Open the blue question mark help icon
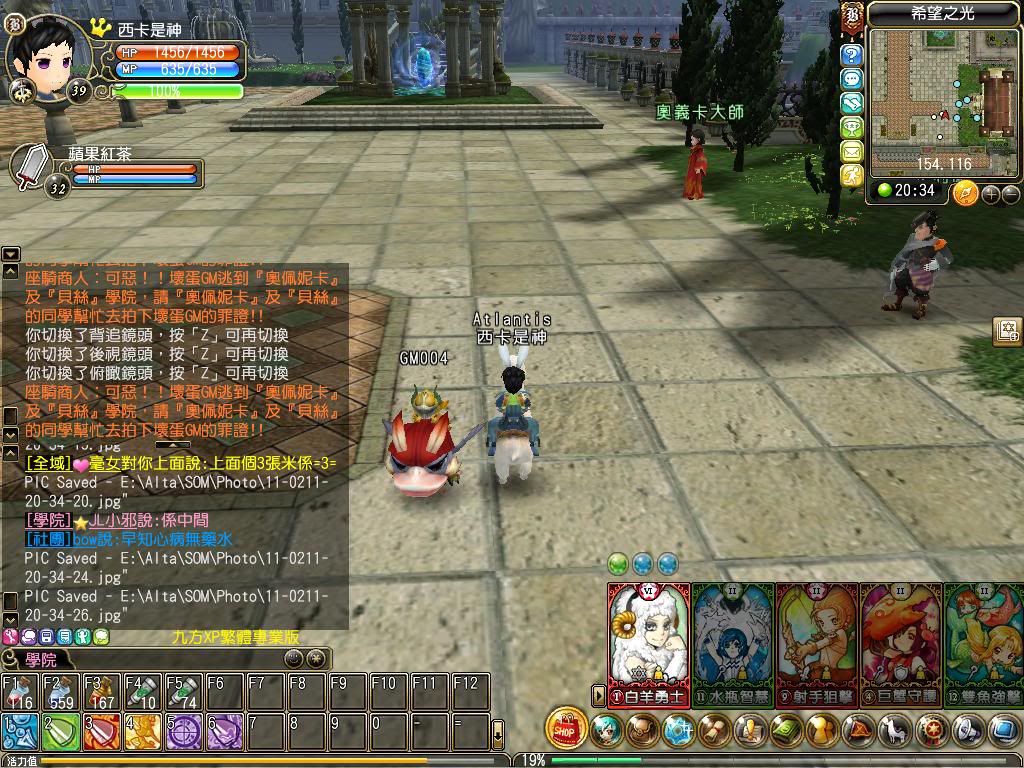 [x=851, y=54]
